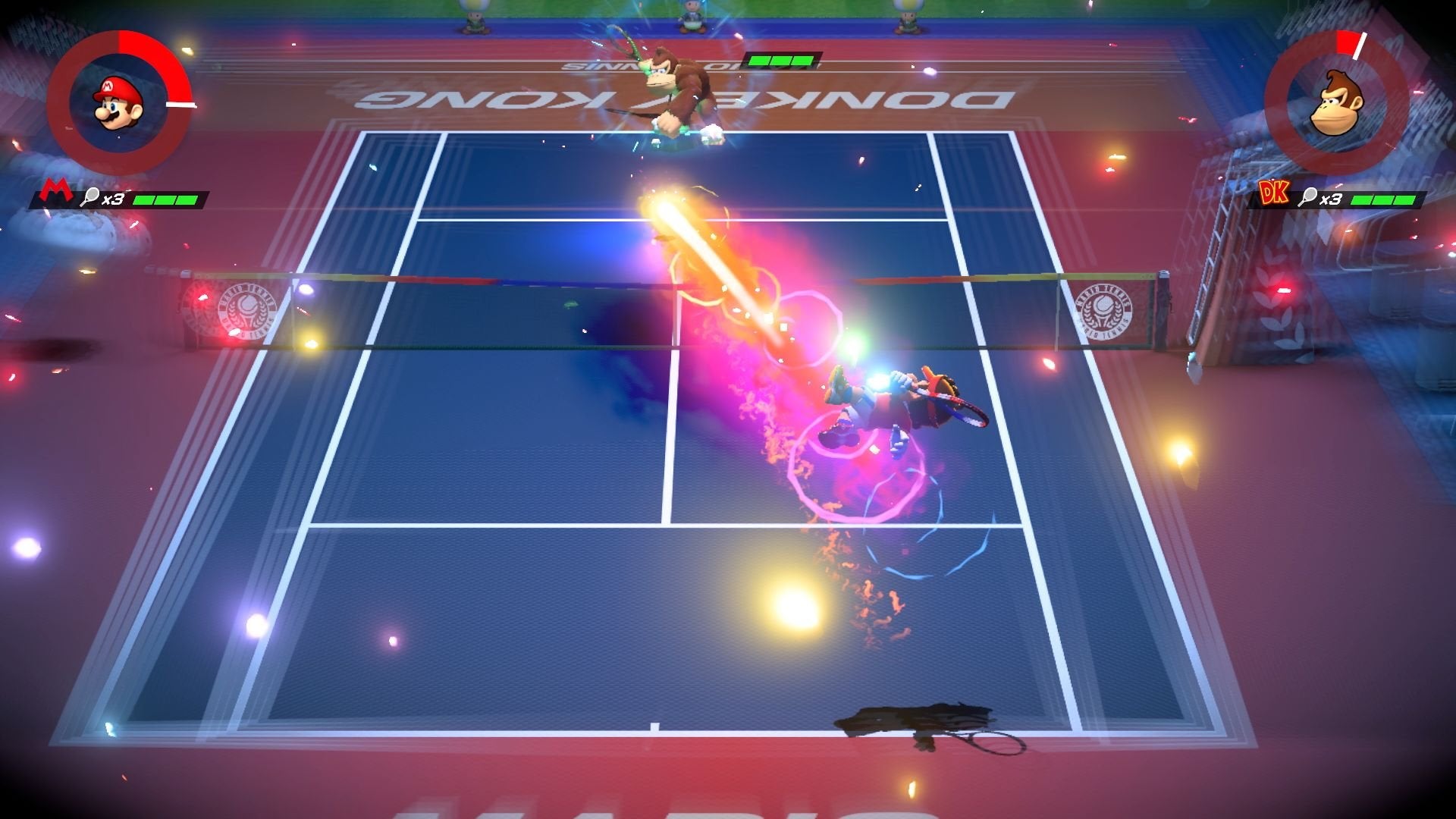This screenshot has height=819, width=1456.
Task: Select Donkey Kong's racket count icon
Action: coord(1307,198)
